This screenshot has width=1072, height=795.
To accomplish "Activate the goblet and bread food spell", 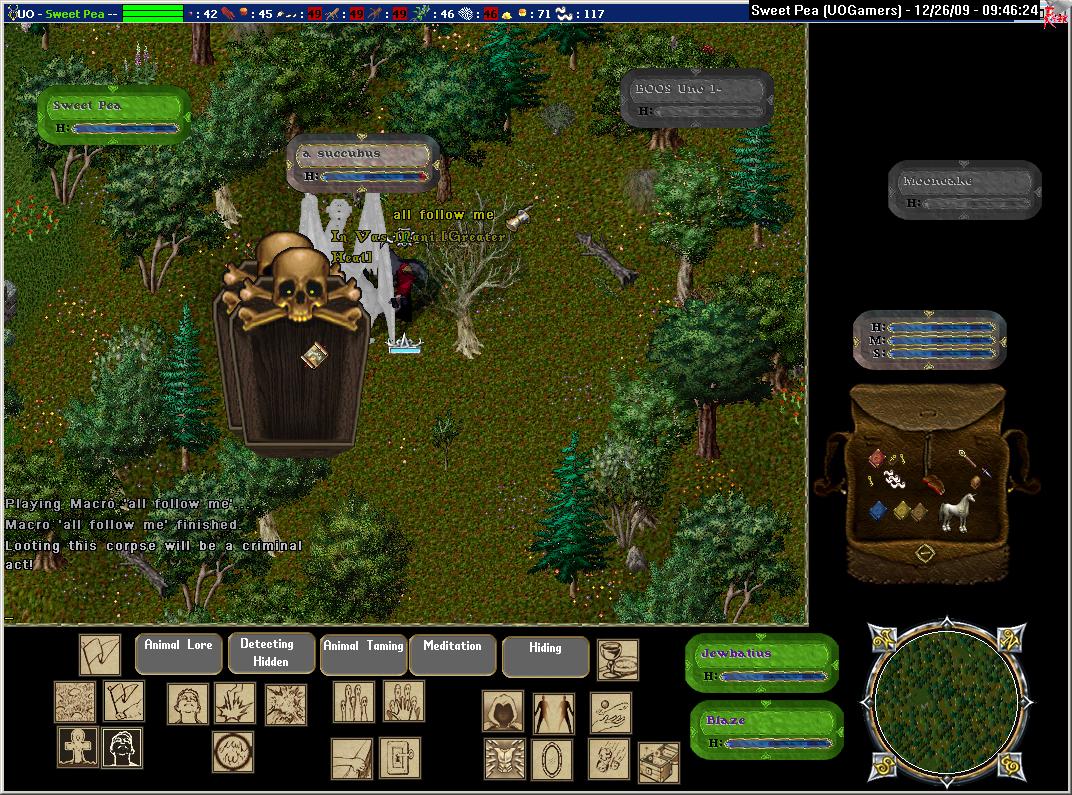I will [x=617, y=660].
